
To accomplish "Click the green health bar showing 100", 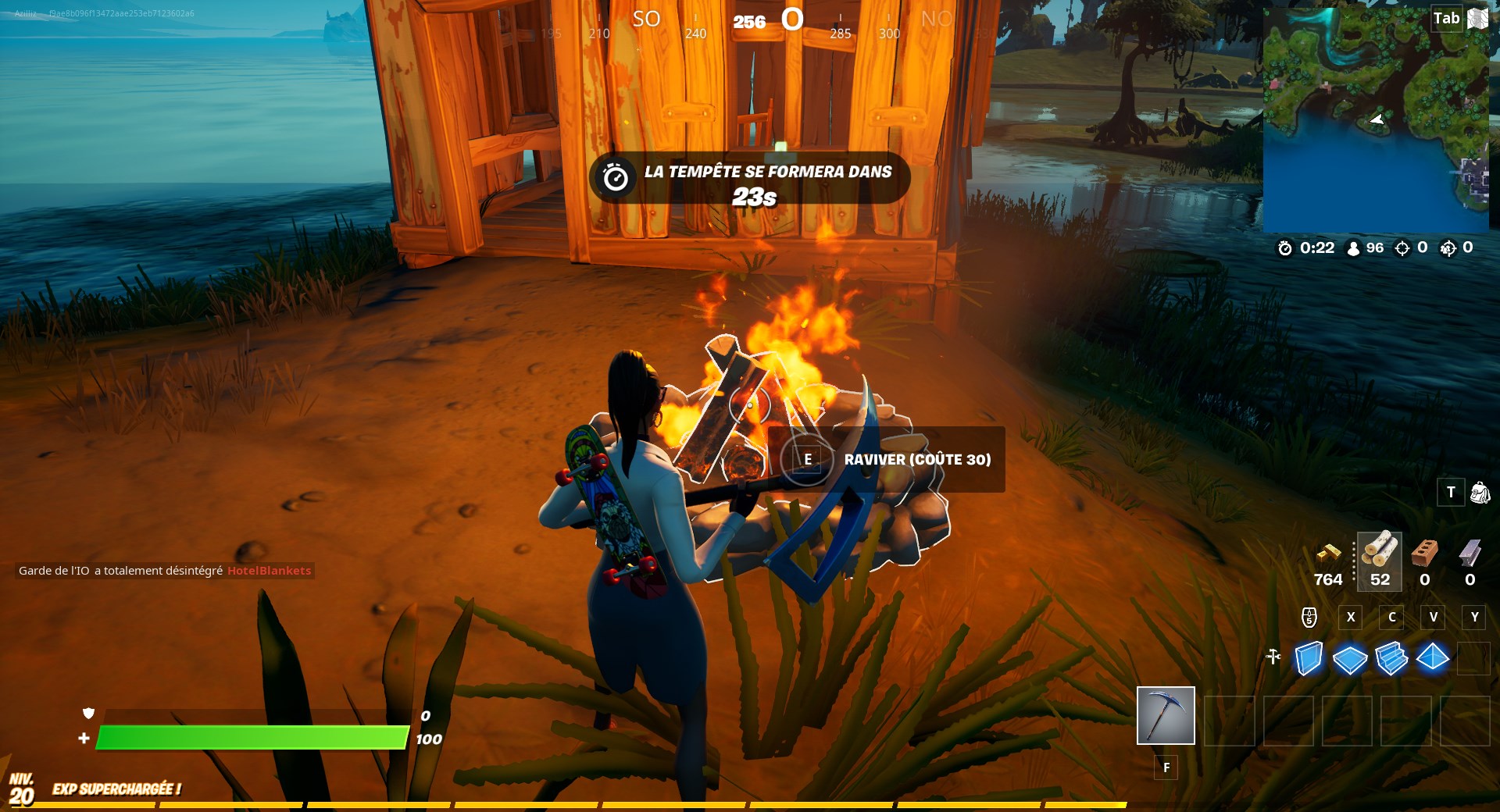I will (254, 735).
